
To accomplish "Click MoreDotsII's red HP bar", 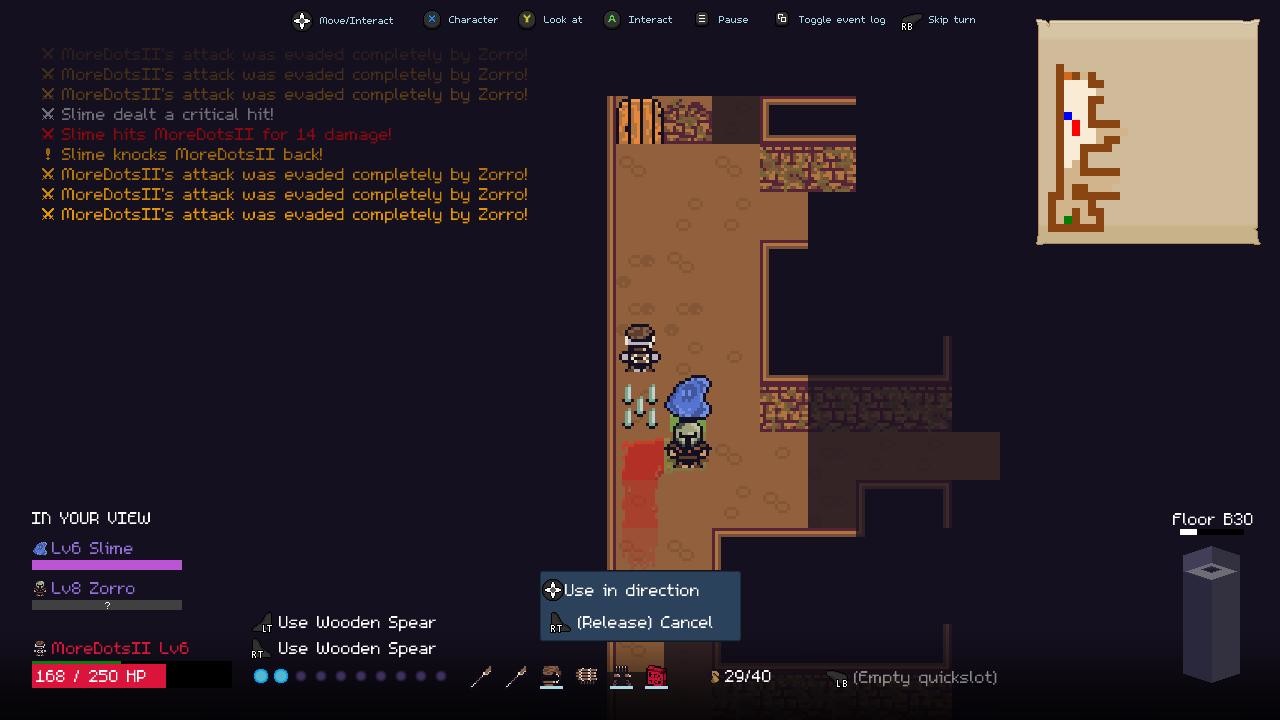I will tap(98, 676).
